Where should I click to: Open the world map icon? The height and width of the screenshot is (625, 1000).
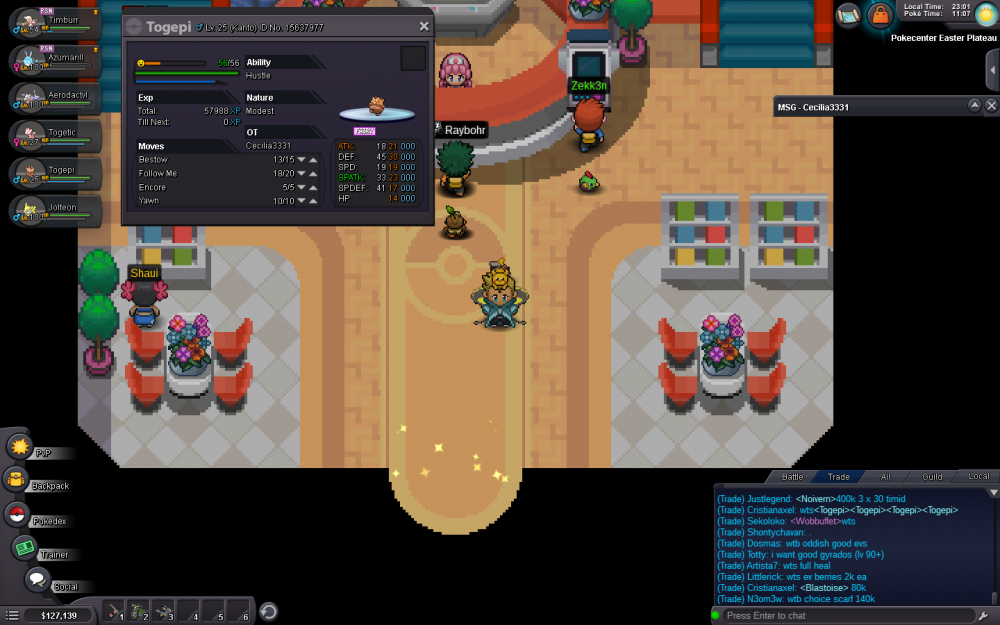click(848, 14)
